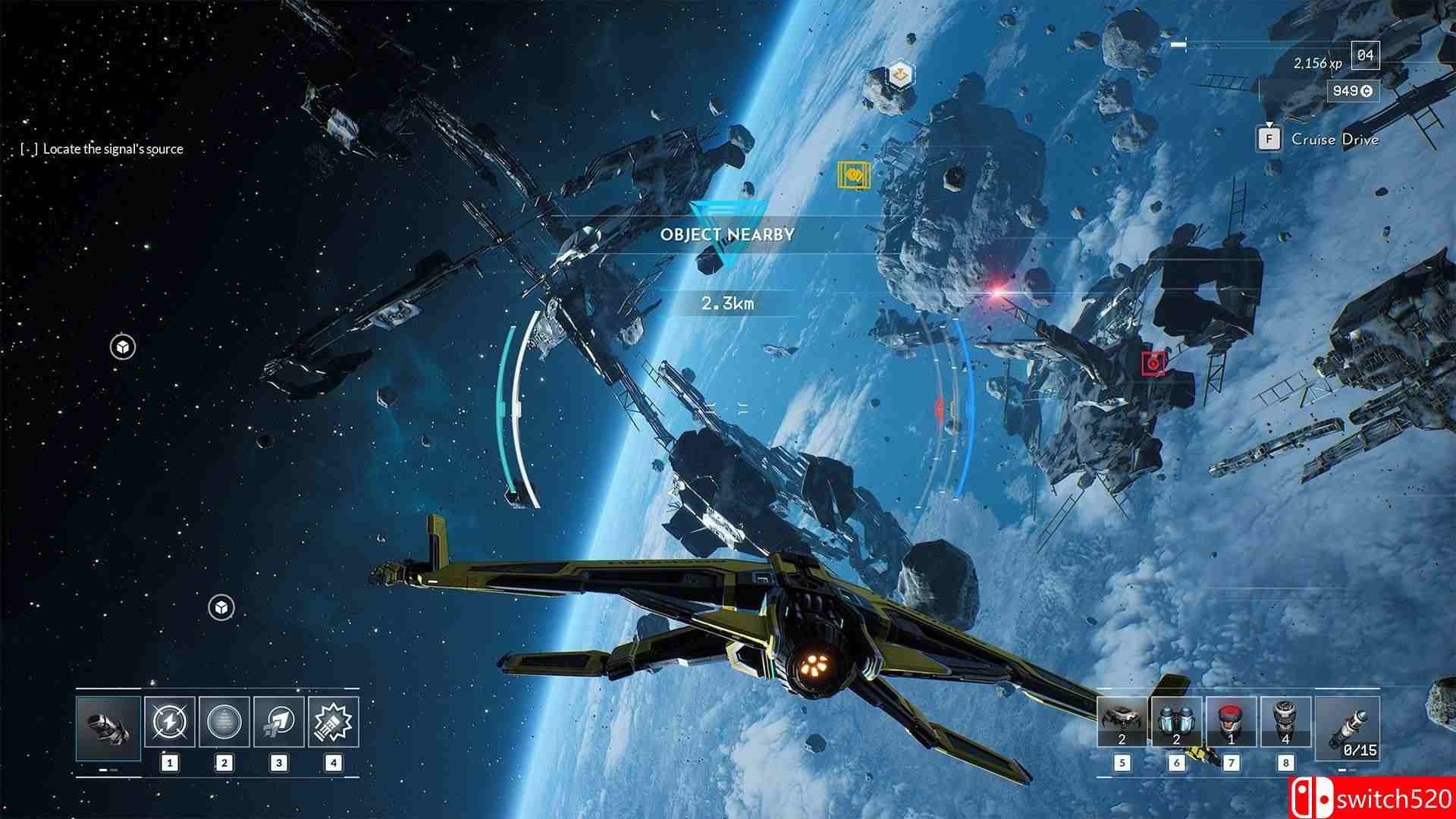Viewport: 1456px width, 819px height.
Task: Click the yellow container marker in space
Action: pos(854,176)
